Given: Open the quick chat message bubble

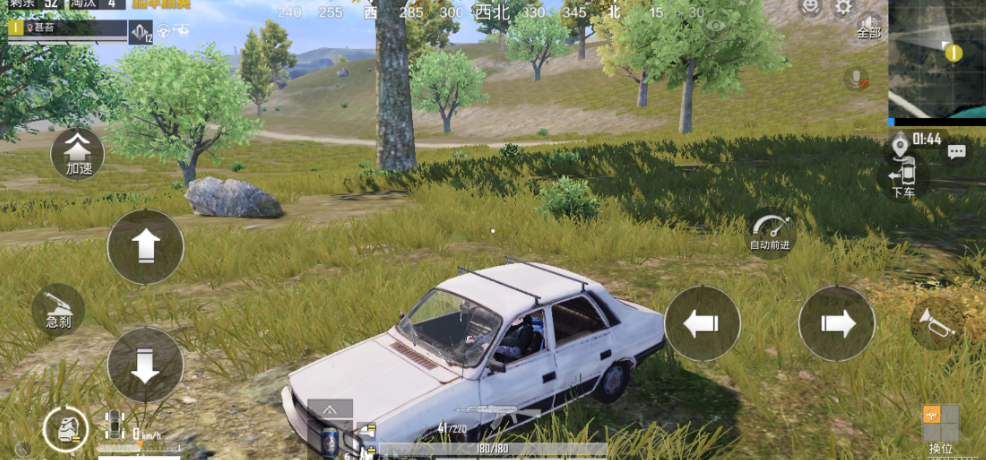Looking at the screenshot, I should pyautogui.click(x=957, y=152).
